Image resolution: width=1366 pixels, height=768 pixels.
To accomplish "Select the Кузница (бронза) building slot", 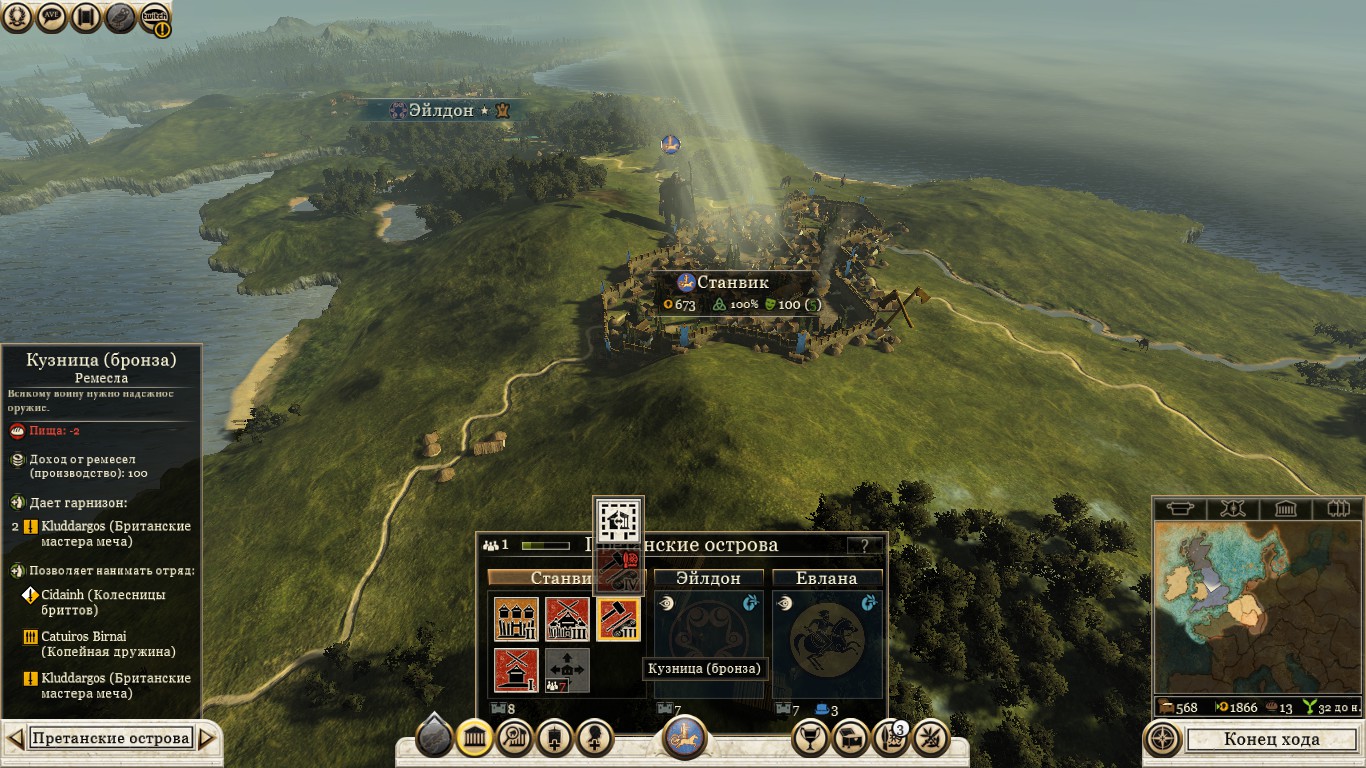I will coord(618,619).
